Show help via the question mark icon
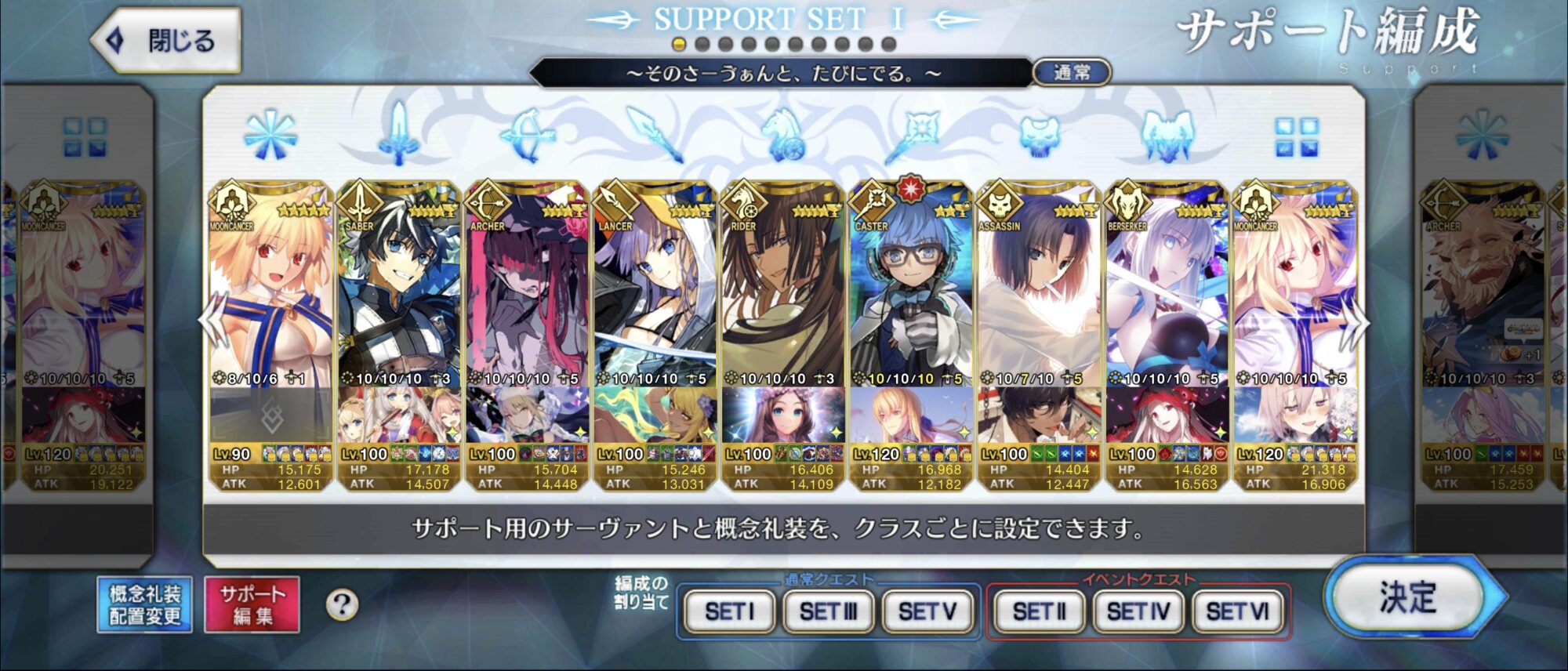The height and width of the screenshot is (671, 1568). click(342, 605)
